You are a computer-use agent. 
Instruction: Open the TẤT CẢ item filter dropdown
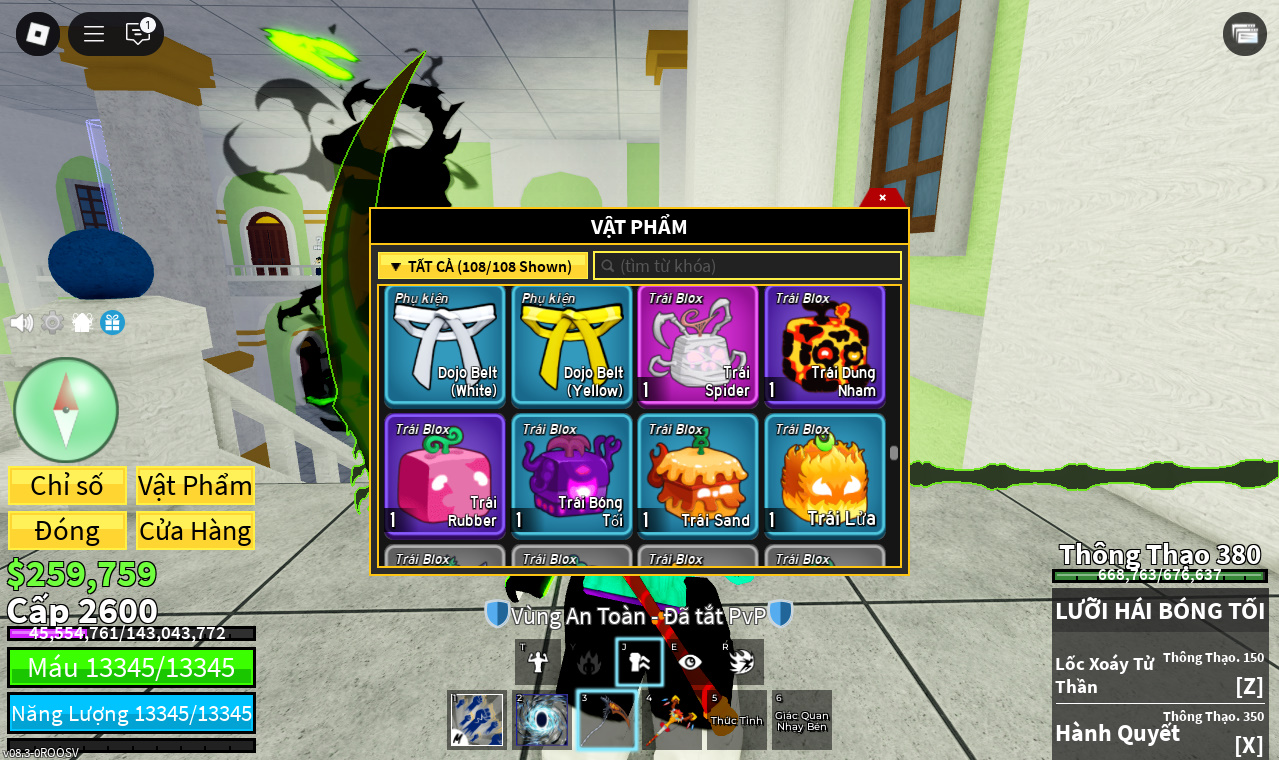tap(482, 266)
